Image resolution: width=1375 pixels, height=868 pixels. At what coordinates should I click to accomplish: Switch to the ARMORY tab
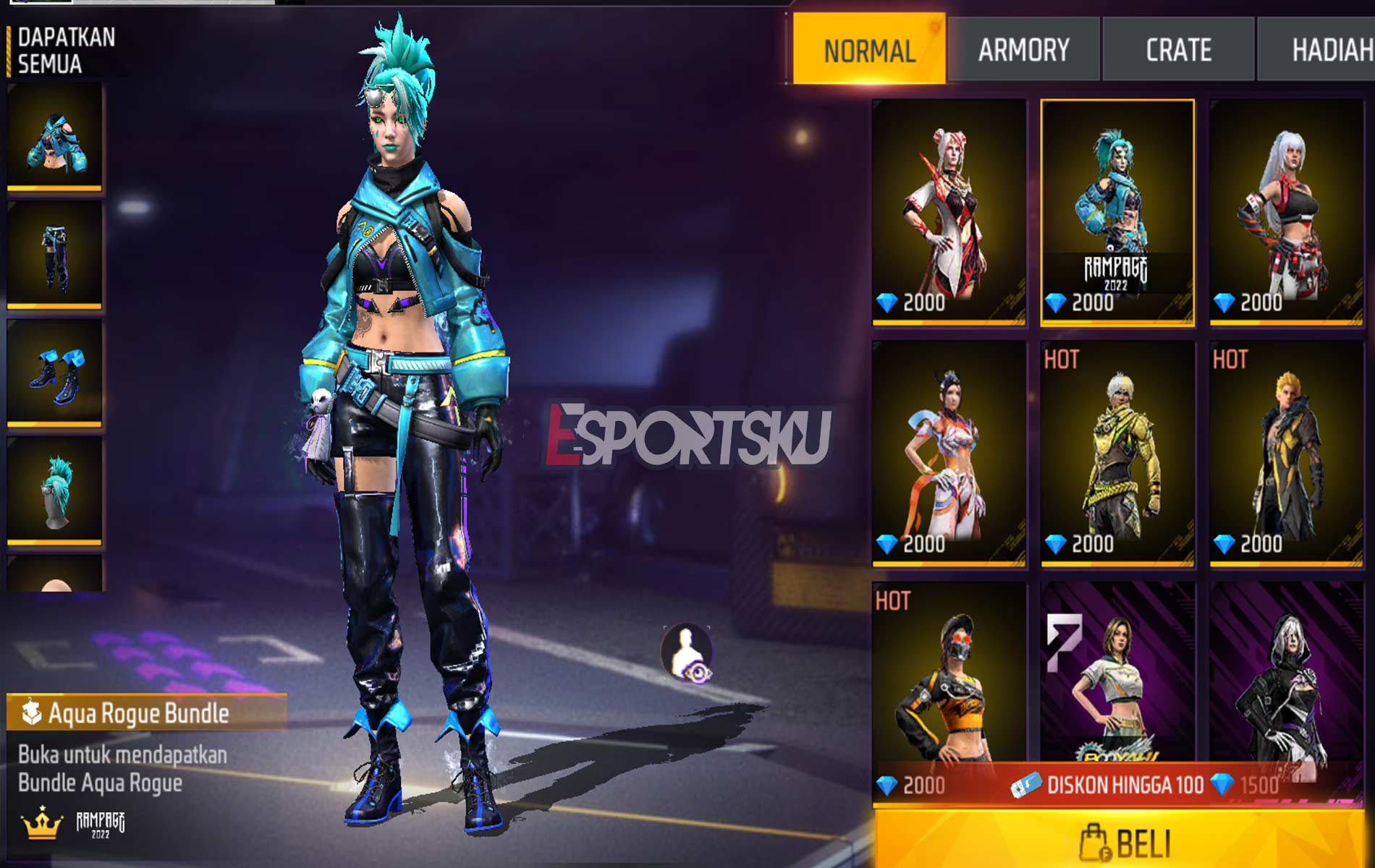tap(1022, 49)
